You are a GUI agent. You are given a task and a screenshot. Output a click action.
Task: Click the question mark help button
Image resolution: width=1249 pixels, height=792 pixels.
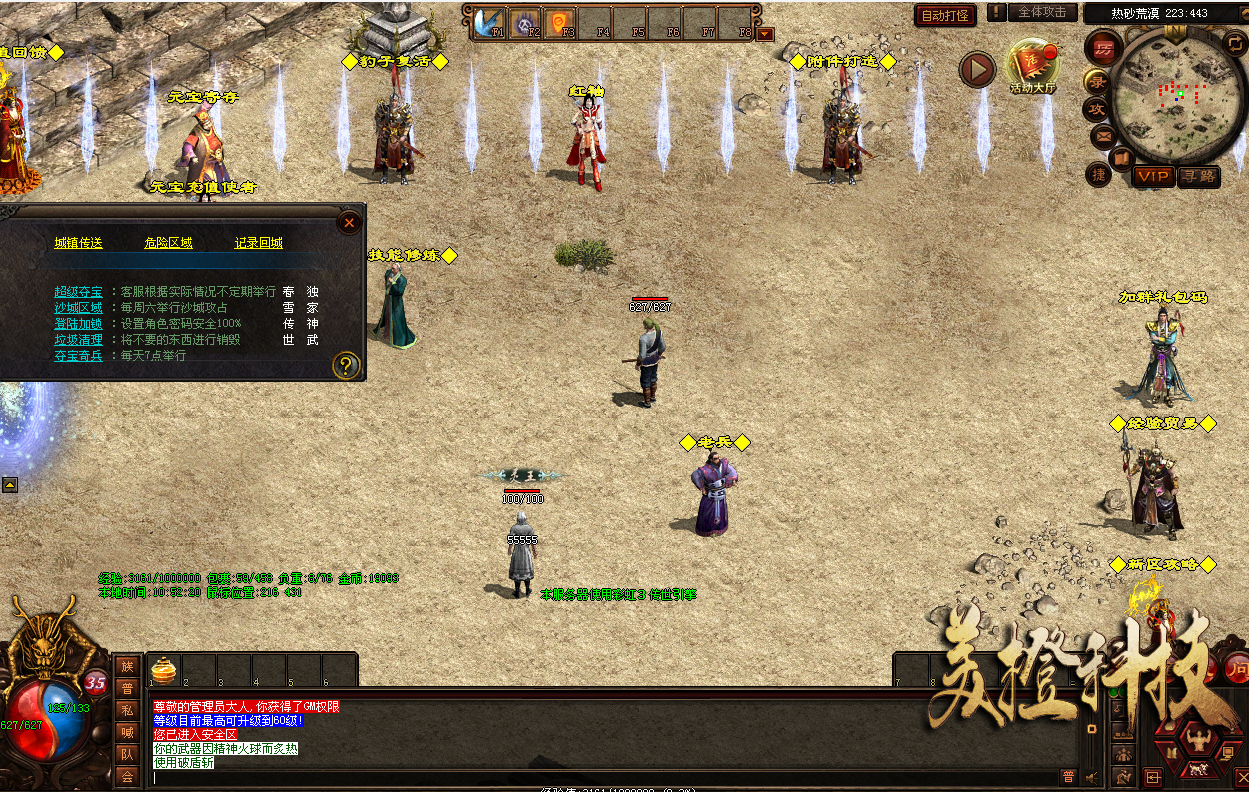[346, 365]
